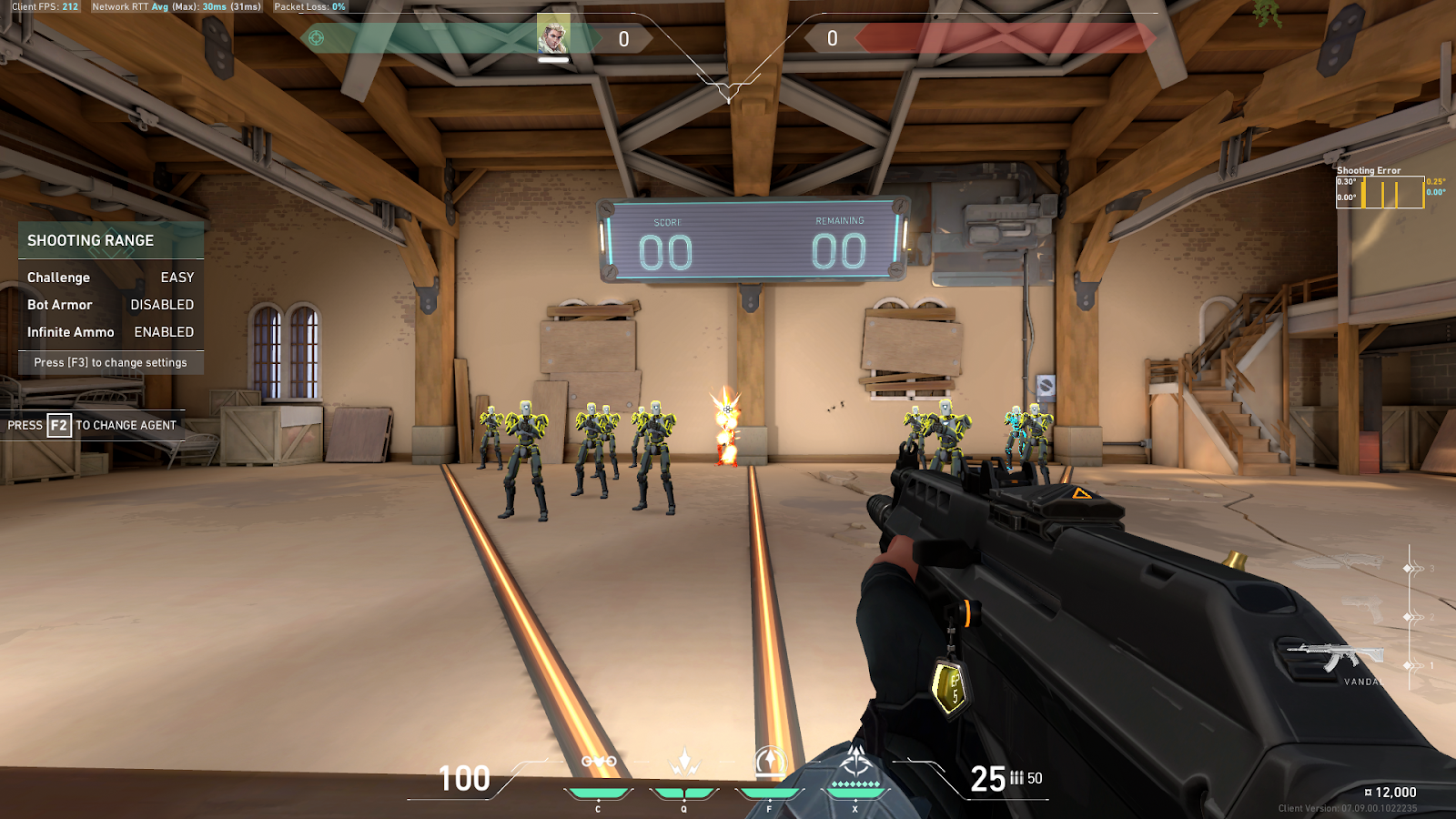This screenshot has width=1456, height=819.
Task: Click the agent portrait on the team bar
Action: (x=553, y=36)
